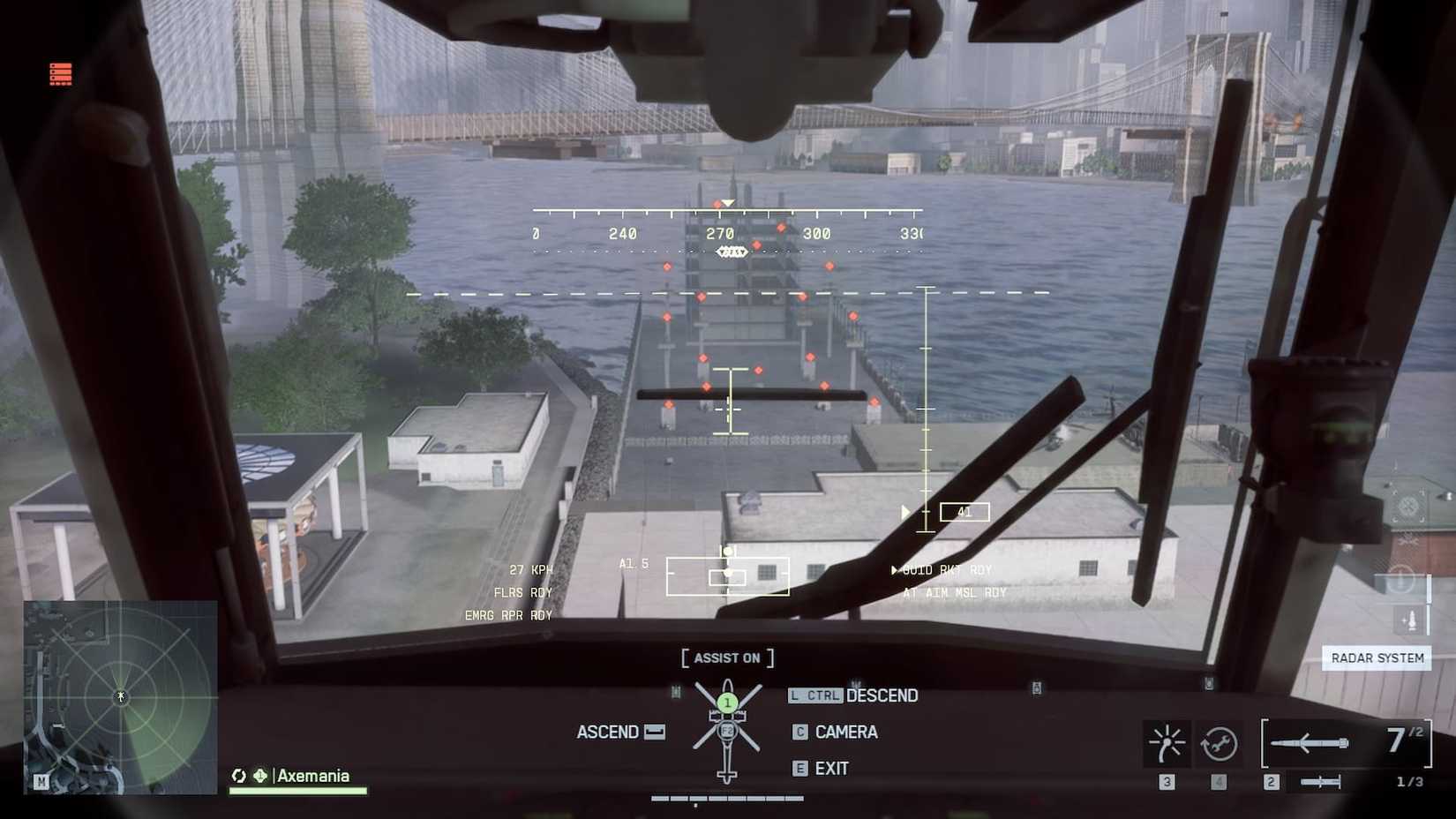Toggle the ASSIST ON flight setting
This screenshot has height=819, width=1456.
tap(726, 657)
